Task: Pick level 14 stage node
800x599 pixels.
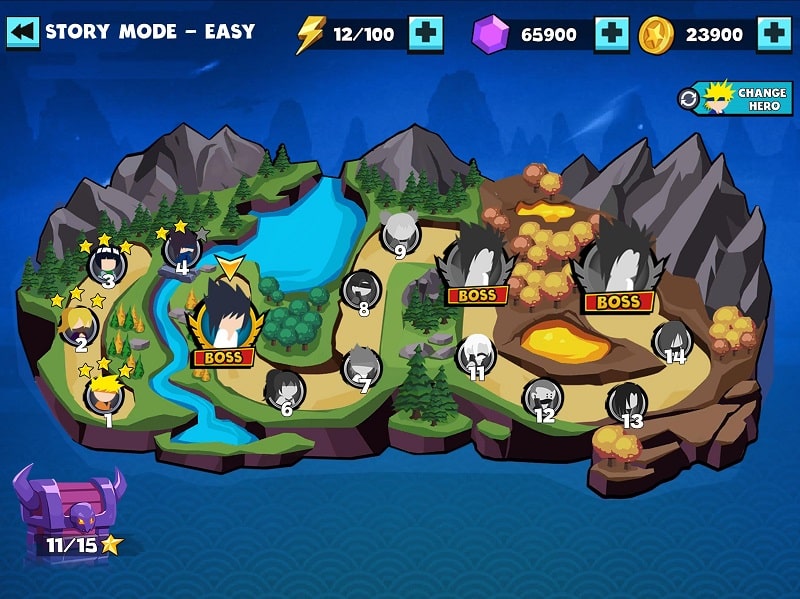Action: 673,339
